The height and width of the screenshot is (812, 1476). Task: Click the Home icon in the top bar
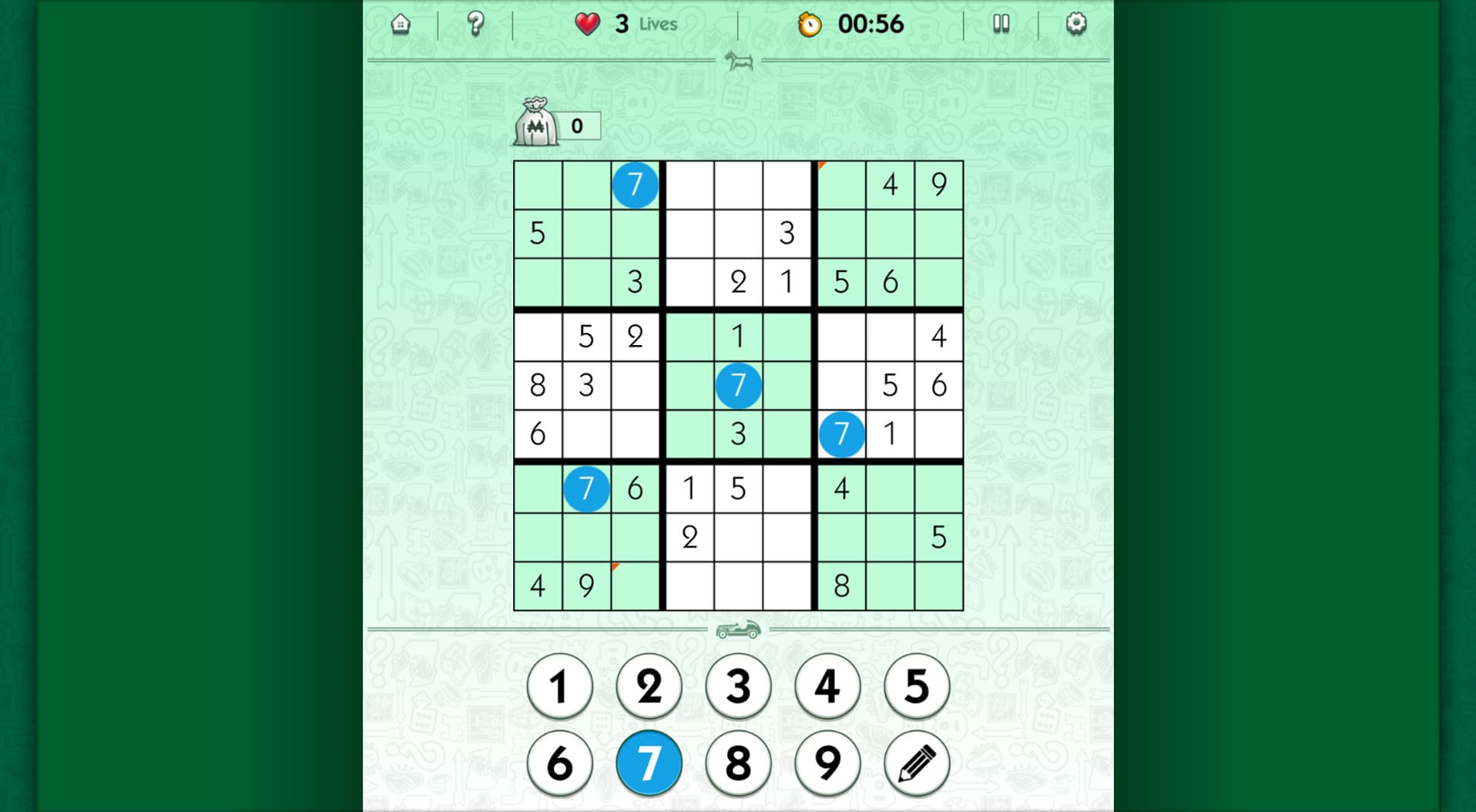[401, 24]
